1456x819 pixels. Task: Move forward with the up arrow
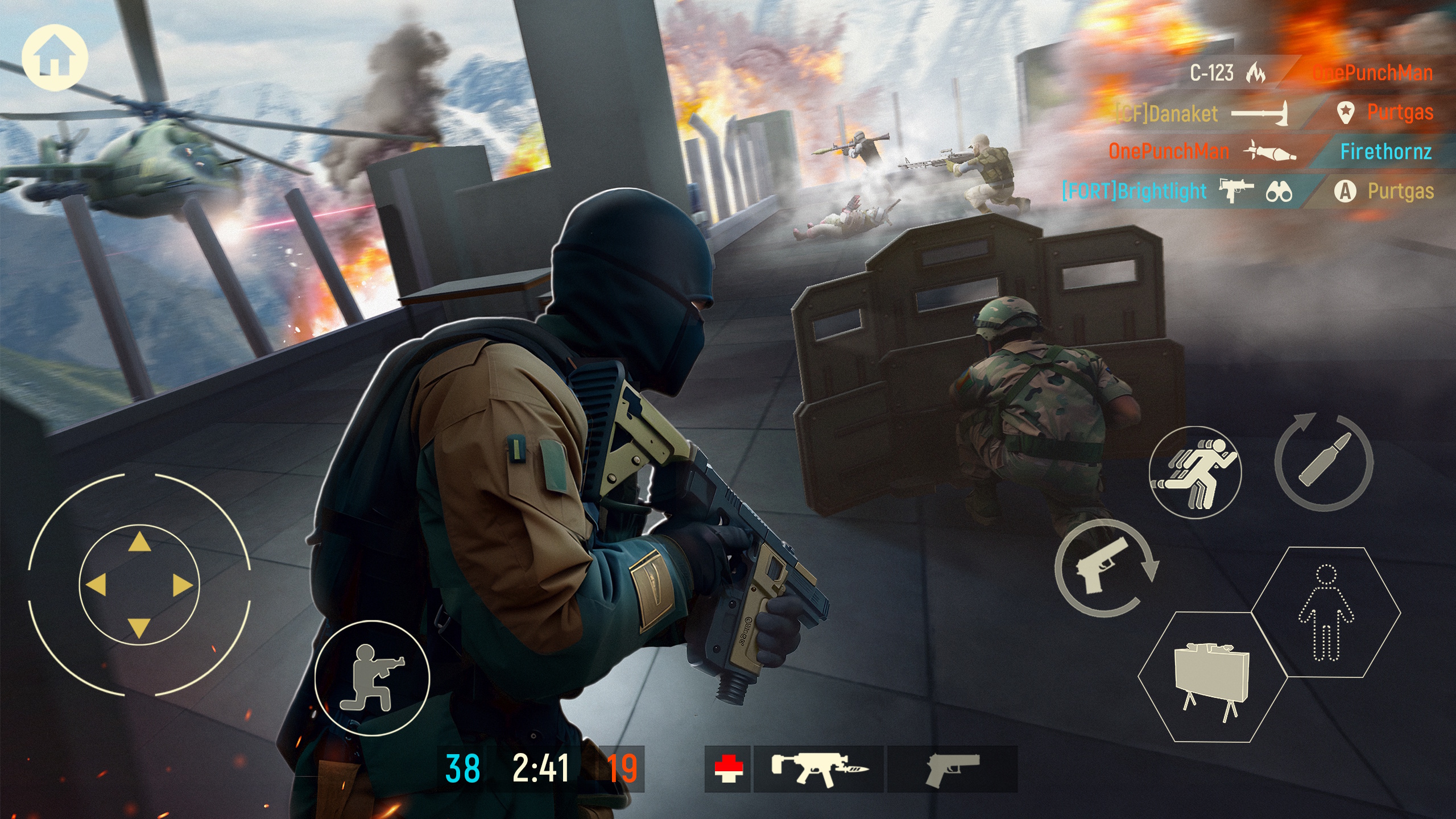[139, 543]
